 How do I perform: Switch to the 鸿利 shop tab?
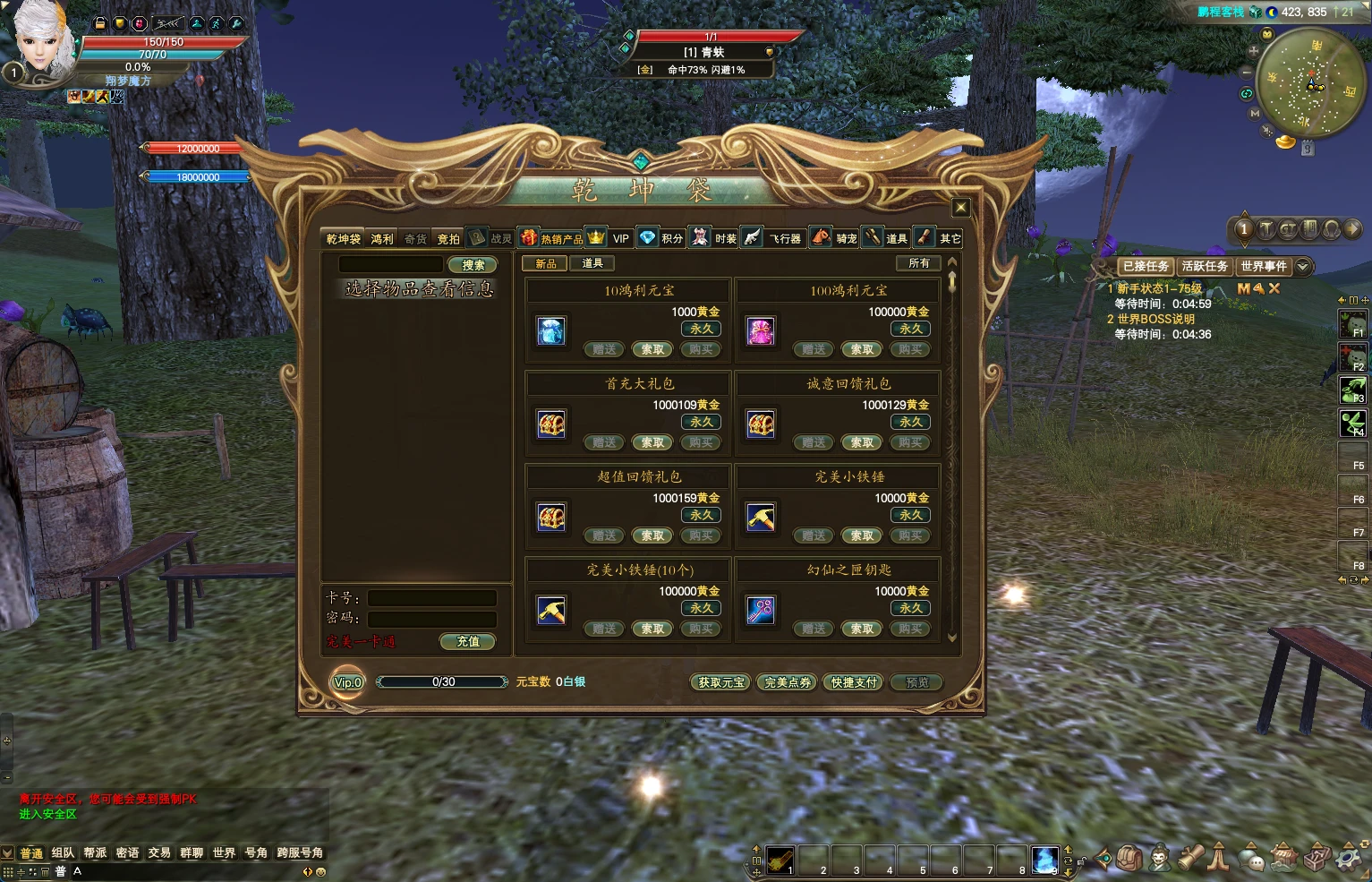(x=382, y=239)
